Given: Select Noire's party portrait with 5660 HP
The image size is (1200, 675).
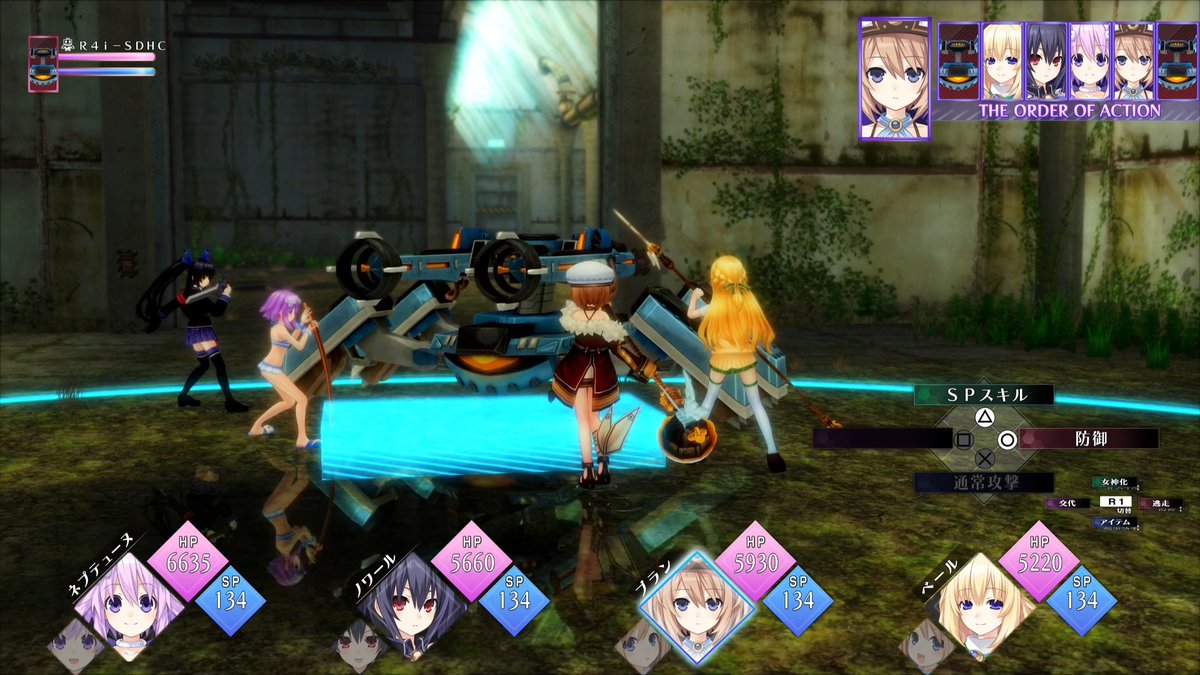Looking at the screenshot, I should [x=411, y=606].
